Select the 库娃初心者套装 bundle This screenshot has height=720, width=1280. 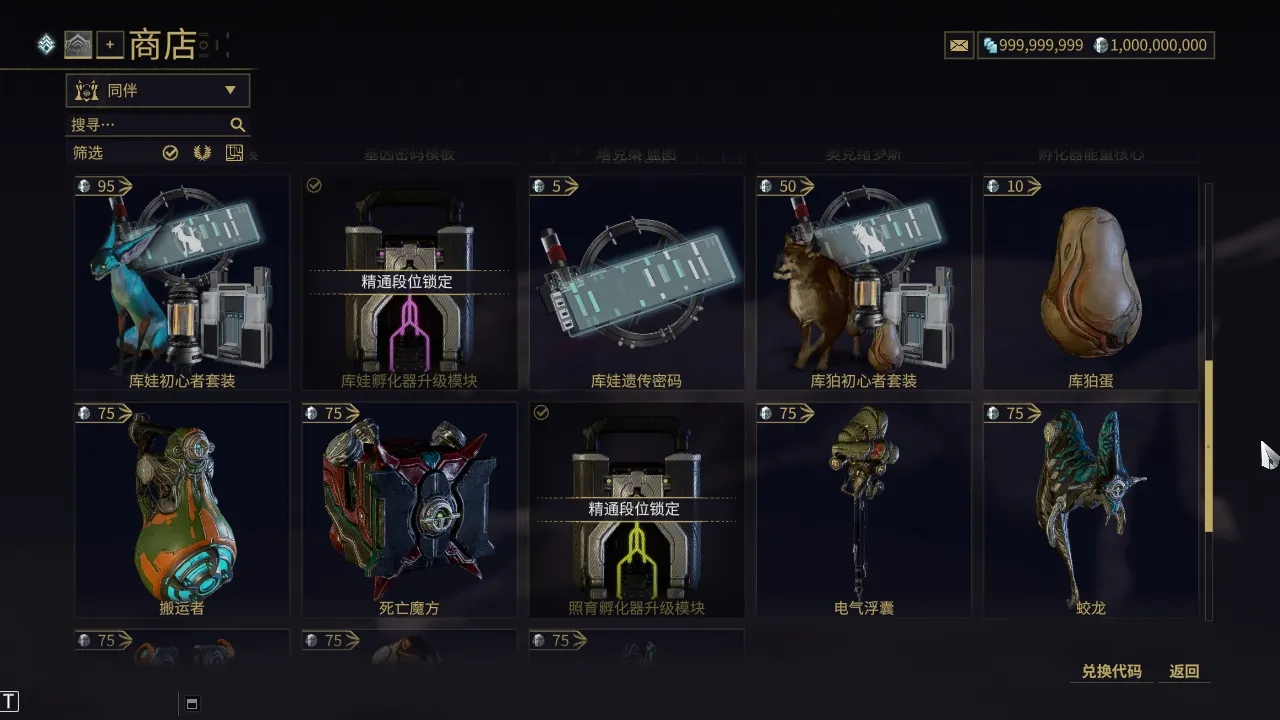(182, 283)
